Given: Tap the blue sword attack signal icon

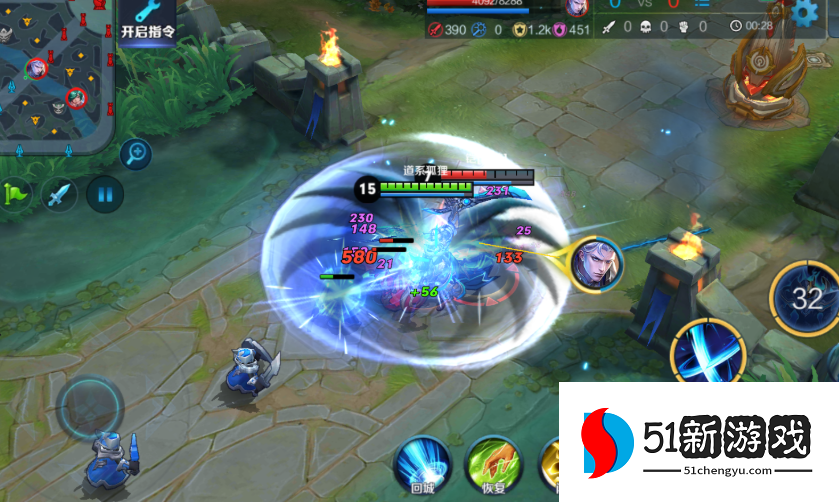Looking at the screenshot, I should [60, 192].
